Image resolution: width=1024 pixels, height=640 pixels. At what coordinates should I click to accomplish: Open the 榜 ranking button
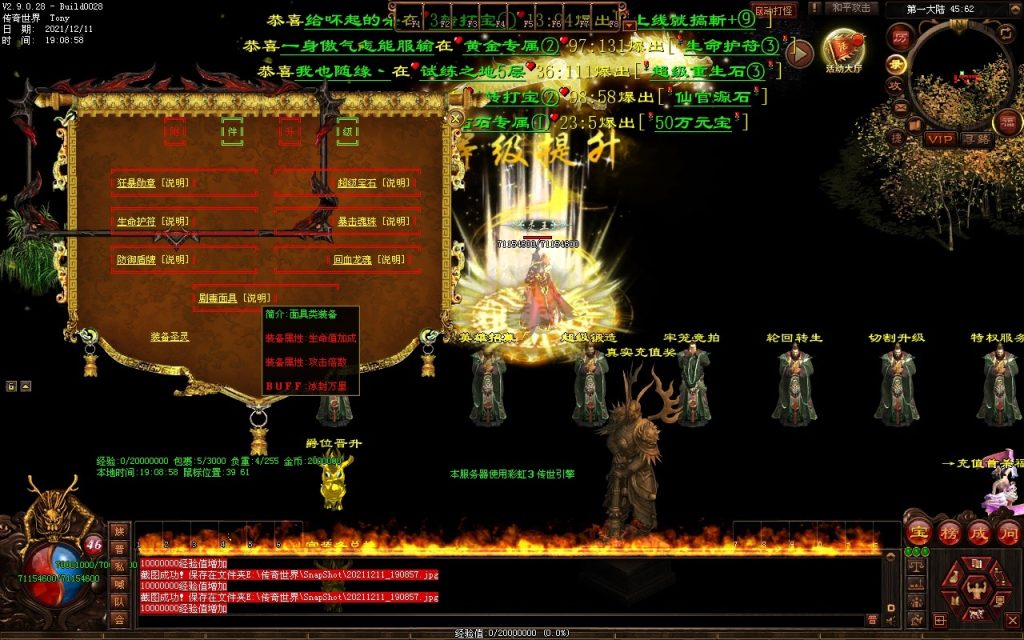(948, 532)
